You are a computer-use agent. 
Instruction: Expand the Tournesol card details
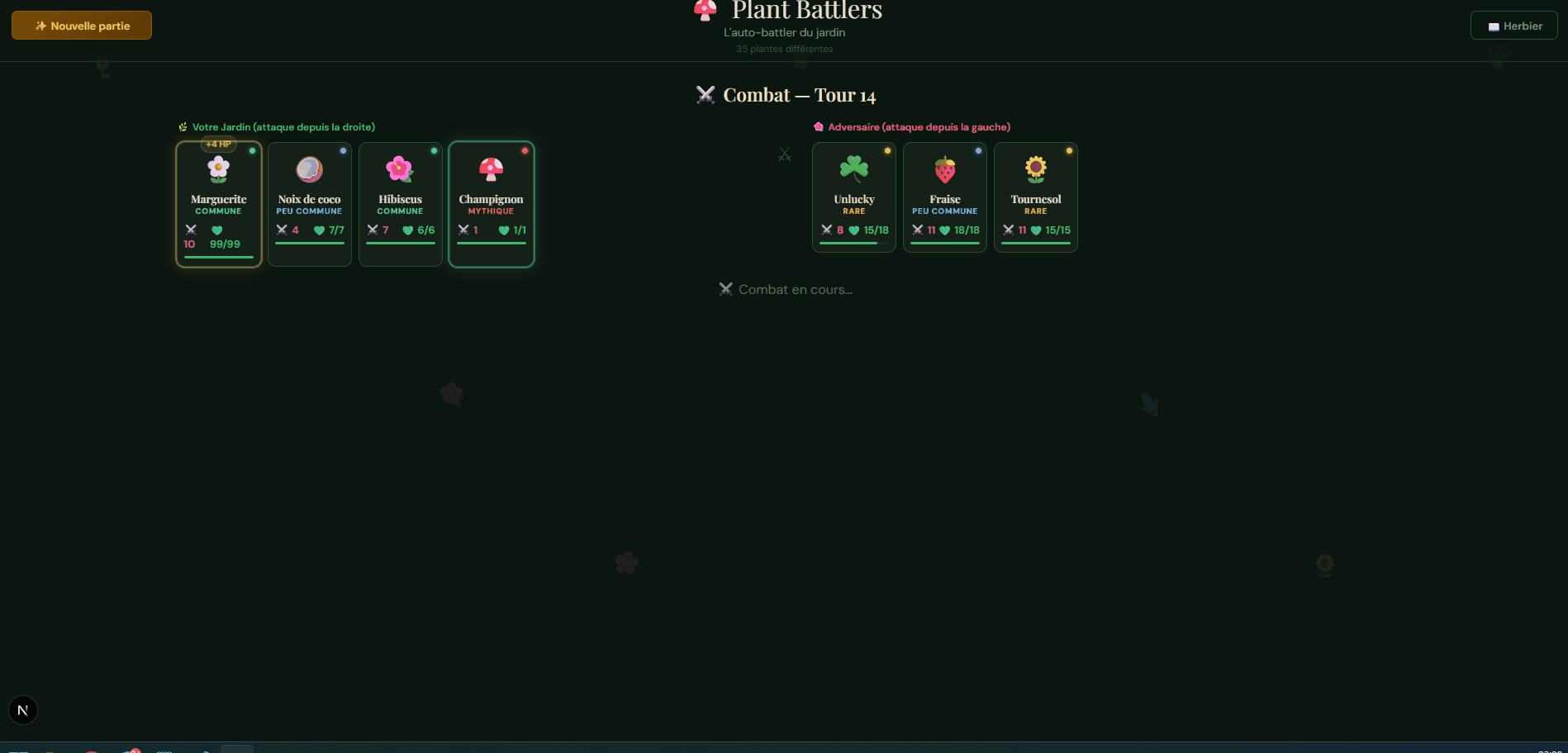click(1035, 197)
